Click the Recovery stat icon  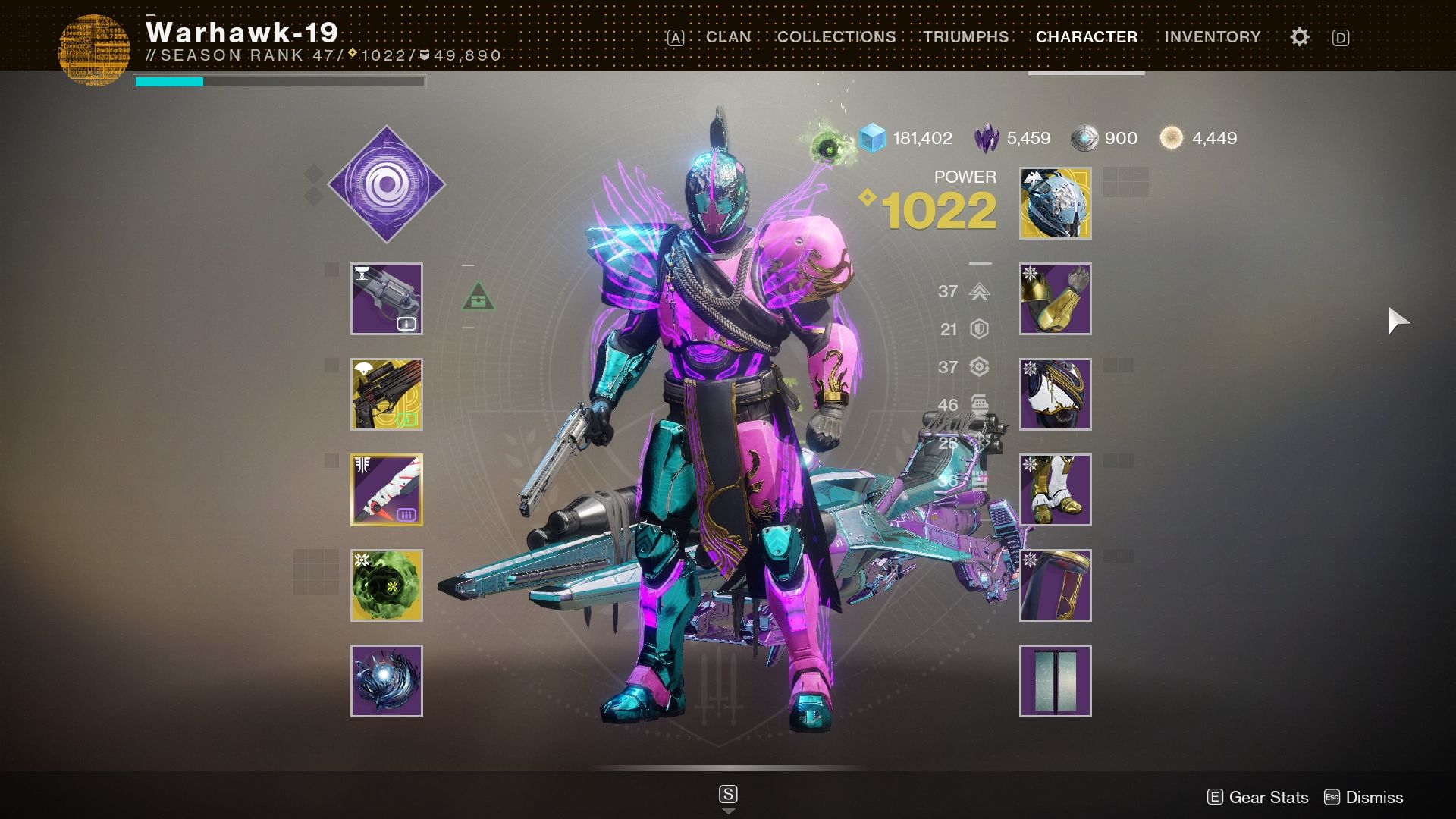click(x=981, y=367)
